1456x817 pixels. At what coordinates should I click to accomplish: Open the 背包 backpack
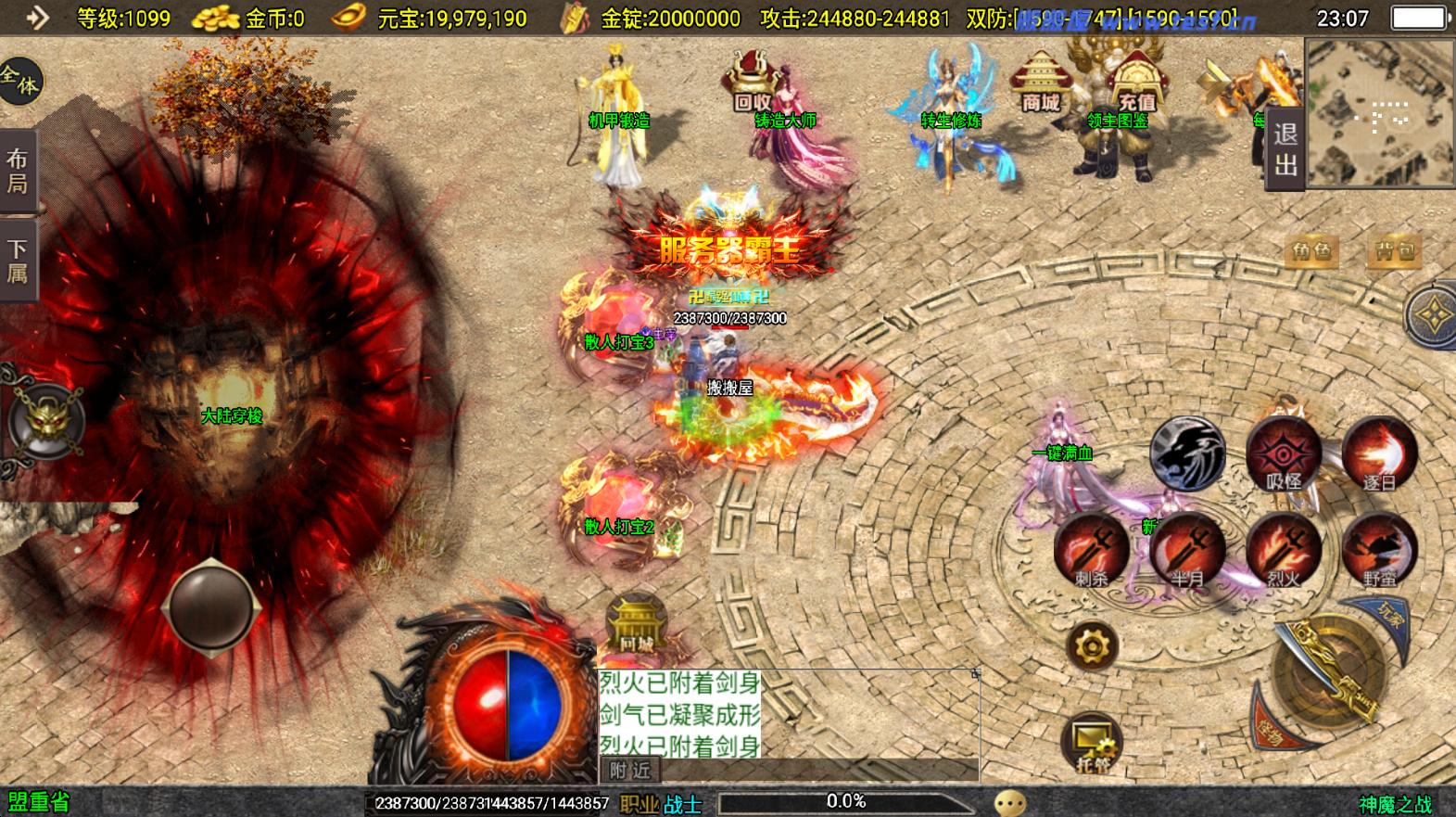point(1395,251)
